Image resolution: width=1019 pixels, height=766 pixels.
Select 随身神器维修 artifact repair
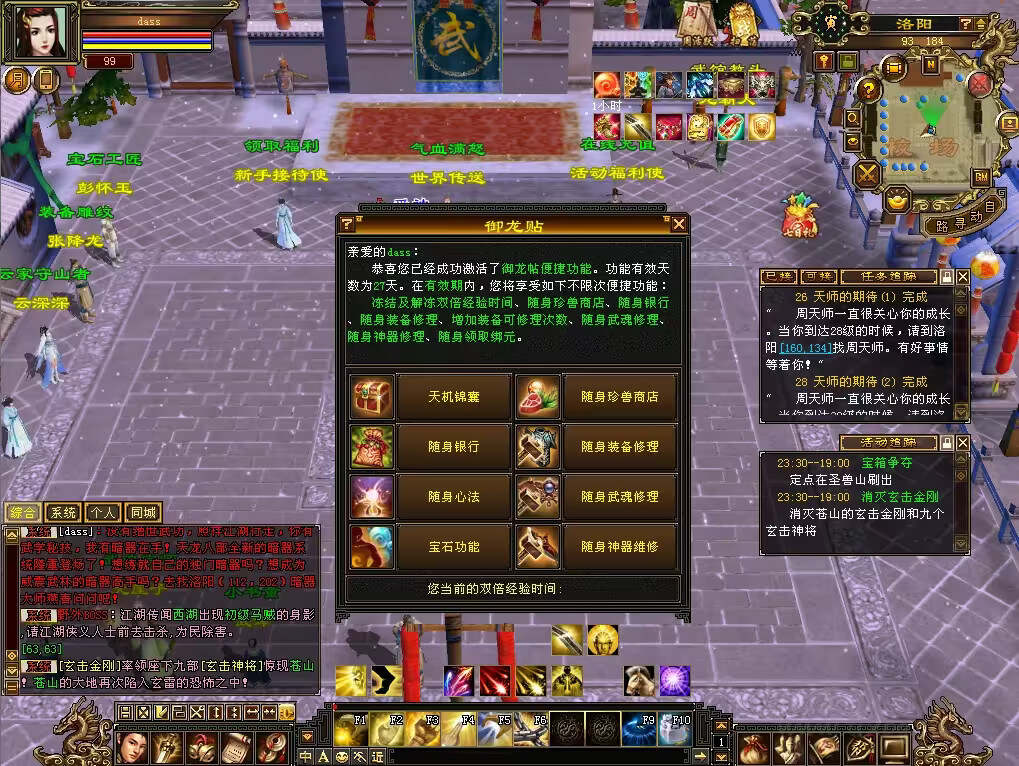(619, 547)
